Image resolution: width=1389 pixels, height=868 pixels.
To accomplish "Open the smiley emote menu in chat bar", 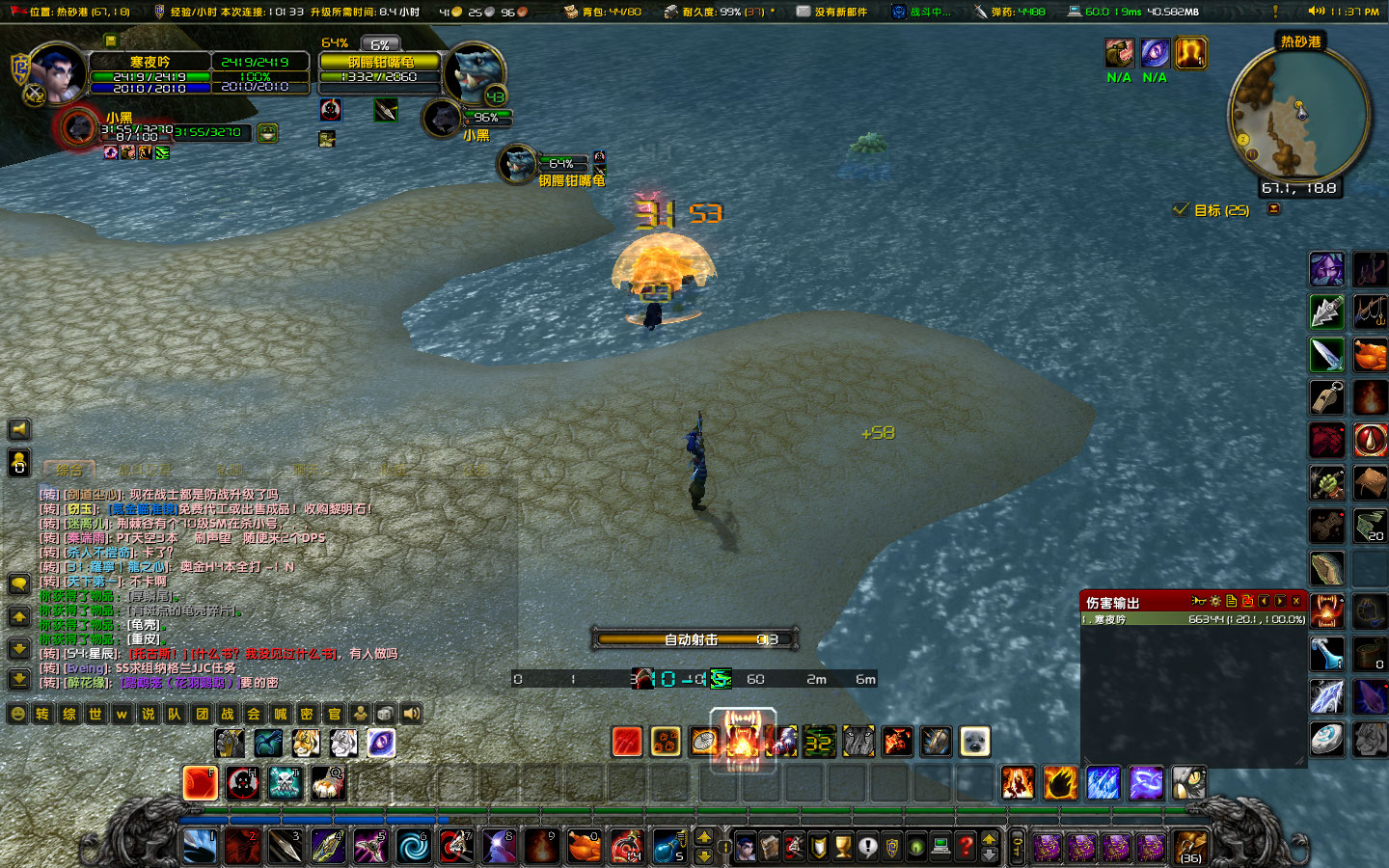I will [17, 715].
